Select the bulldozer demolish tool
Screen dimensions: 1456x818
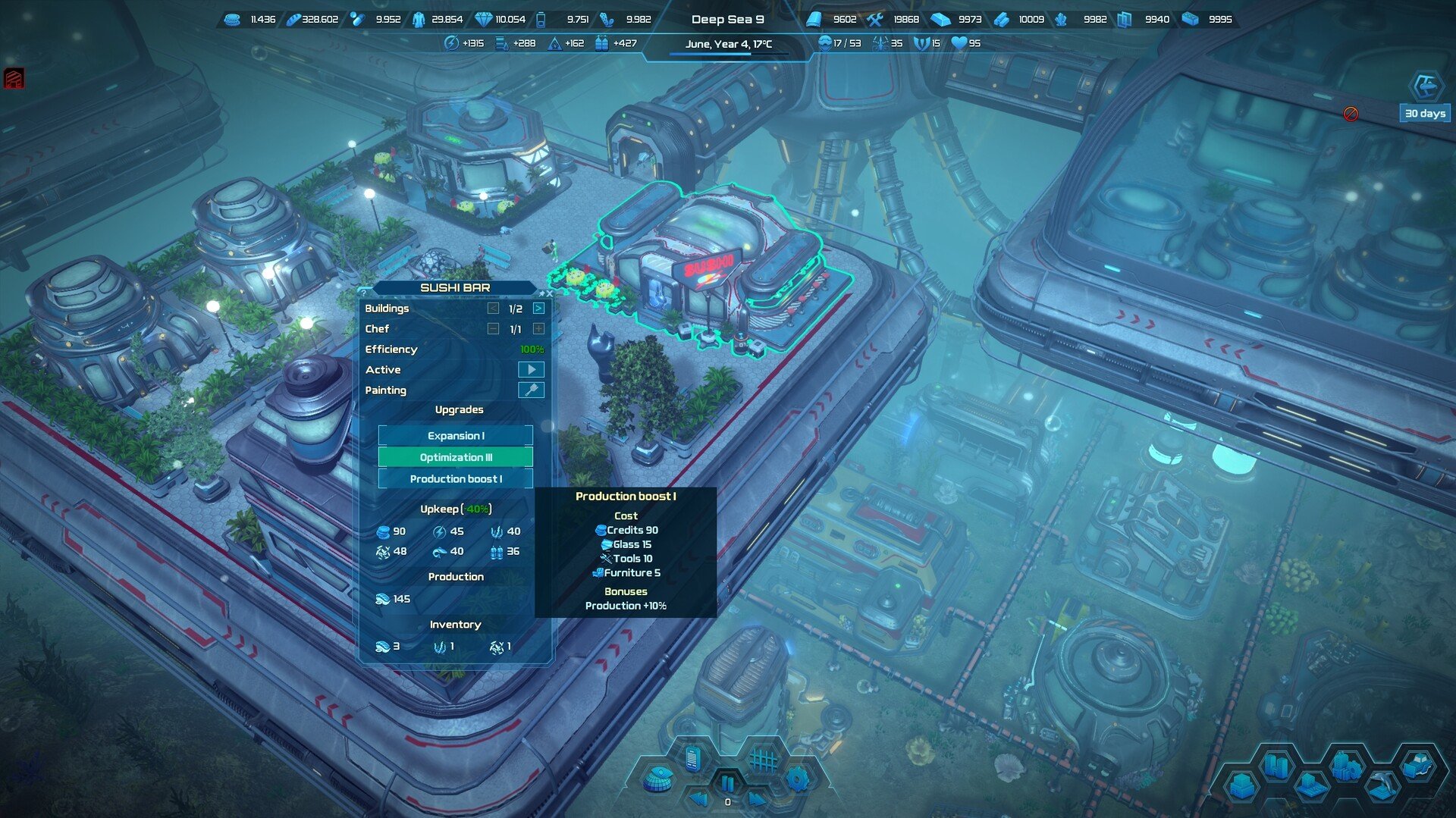(1417, 766)
